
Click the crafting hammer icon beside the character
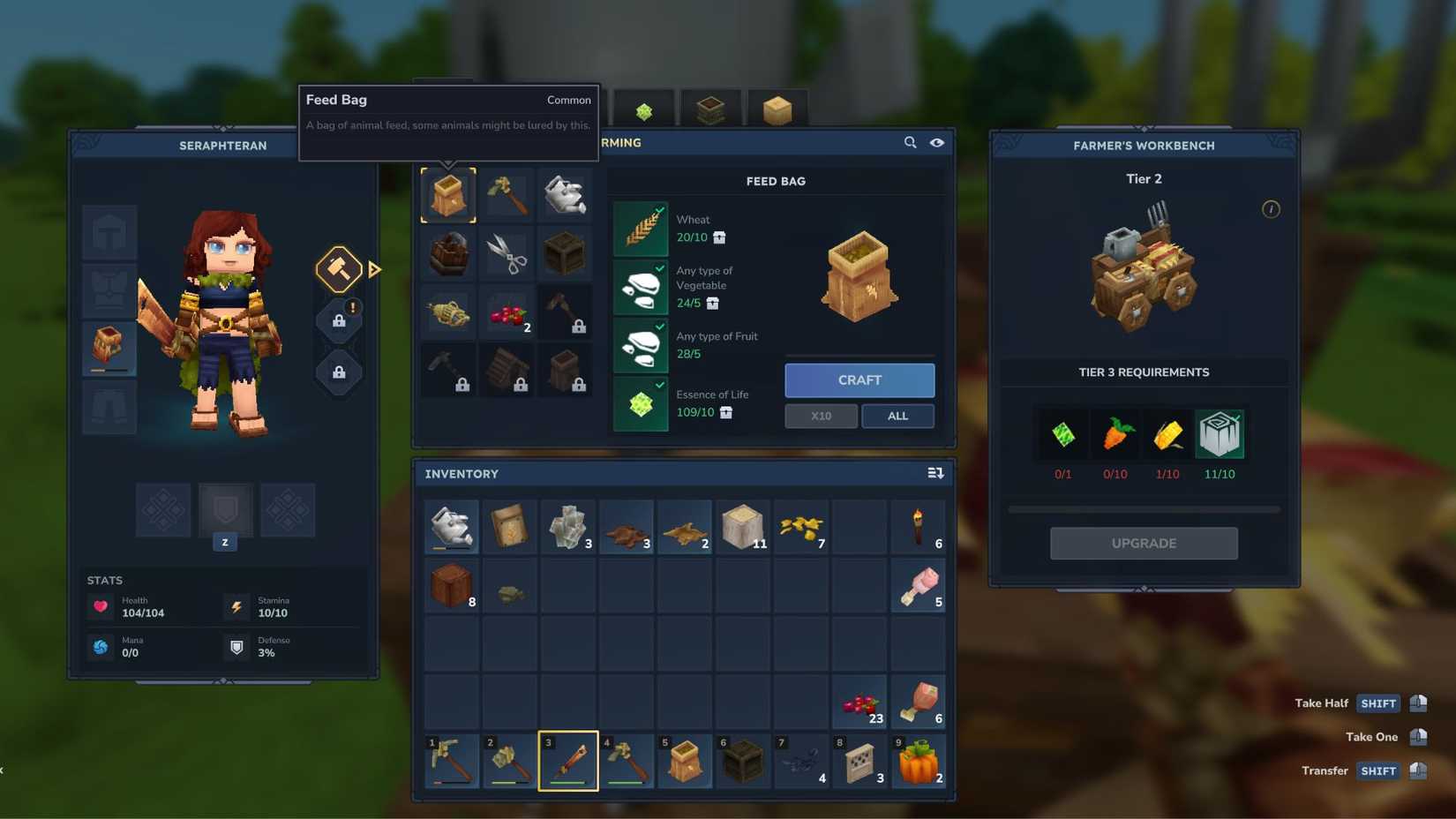(338, 269)
